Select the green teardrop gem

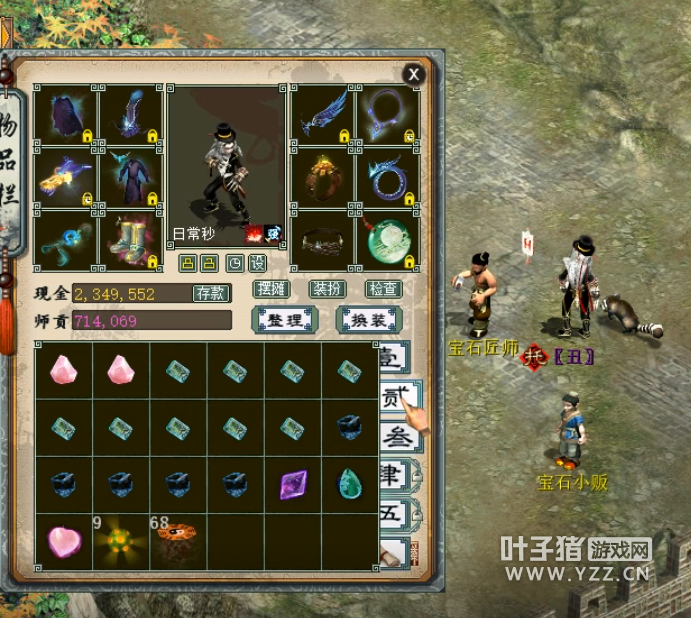(351, 485)
